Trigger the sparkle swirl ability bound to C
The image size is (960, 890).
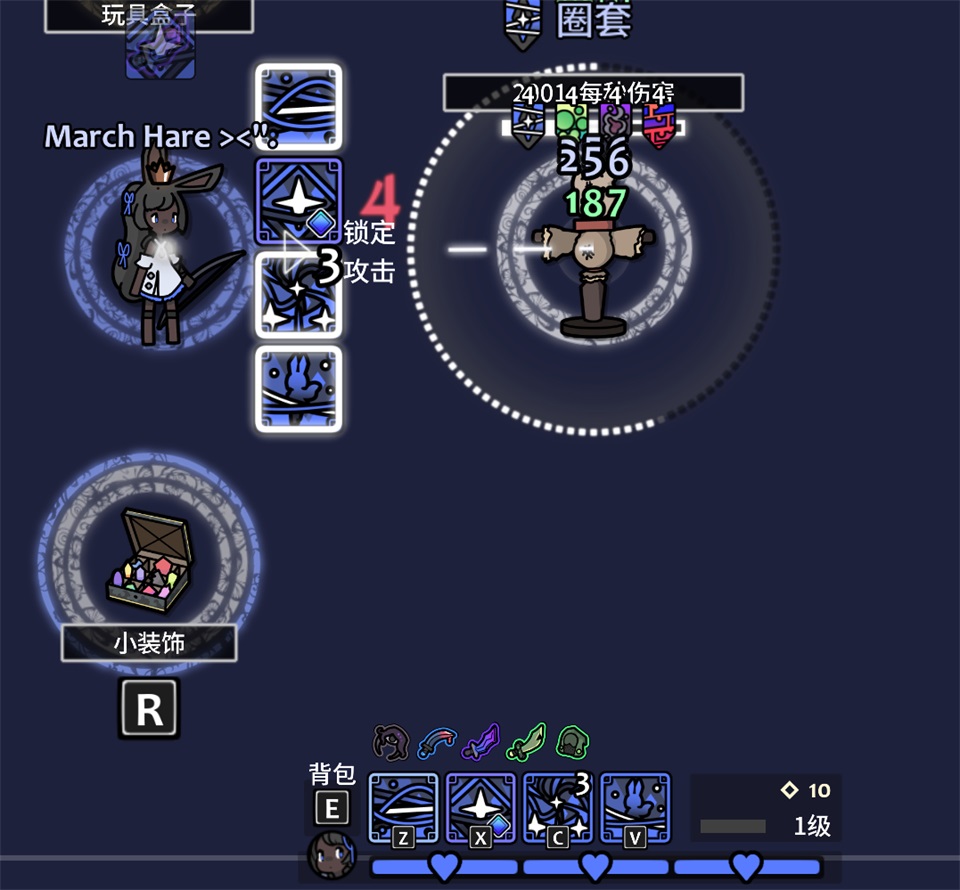pos(557,807)
